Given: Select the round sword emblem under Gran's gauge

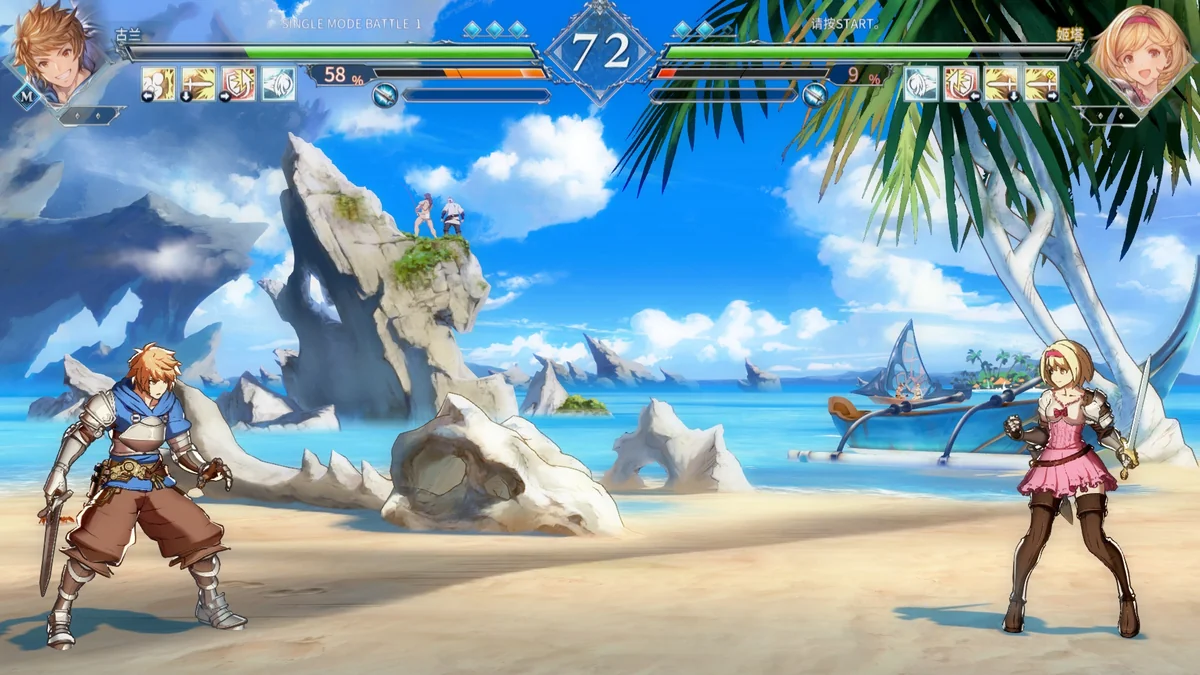Looking at the screenshot, I should (385, 96).
